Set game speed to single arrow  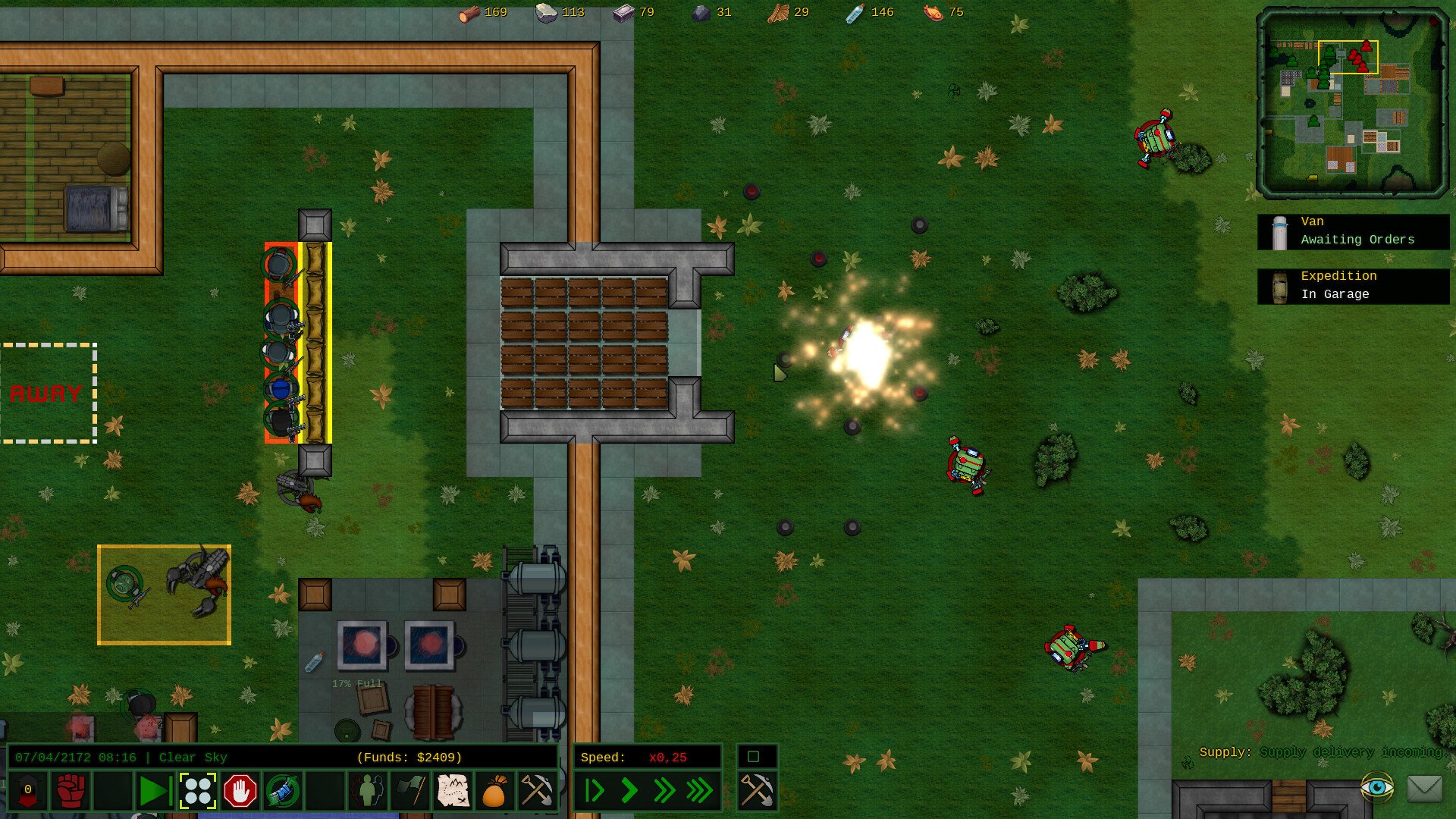tap(629, 791)
